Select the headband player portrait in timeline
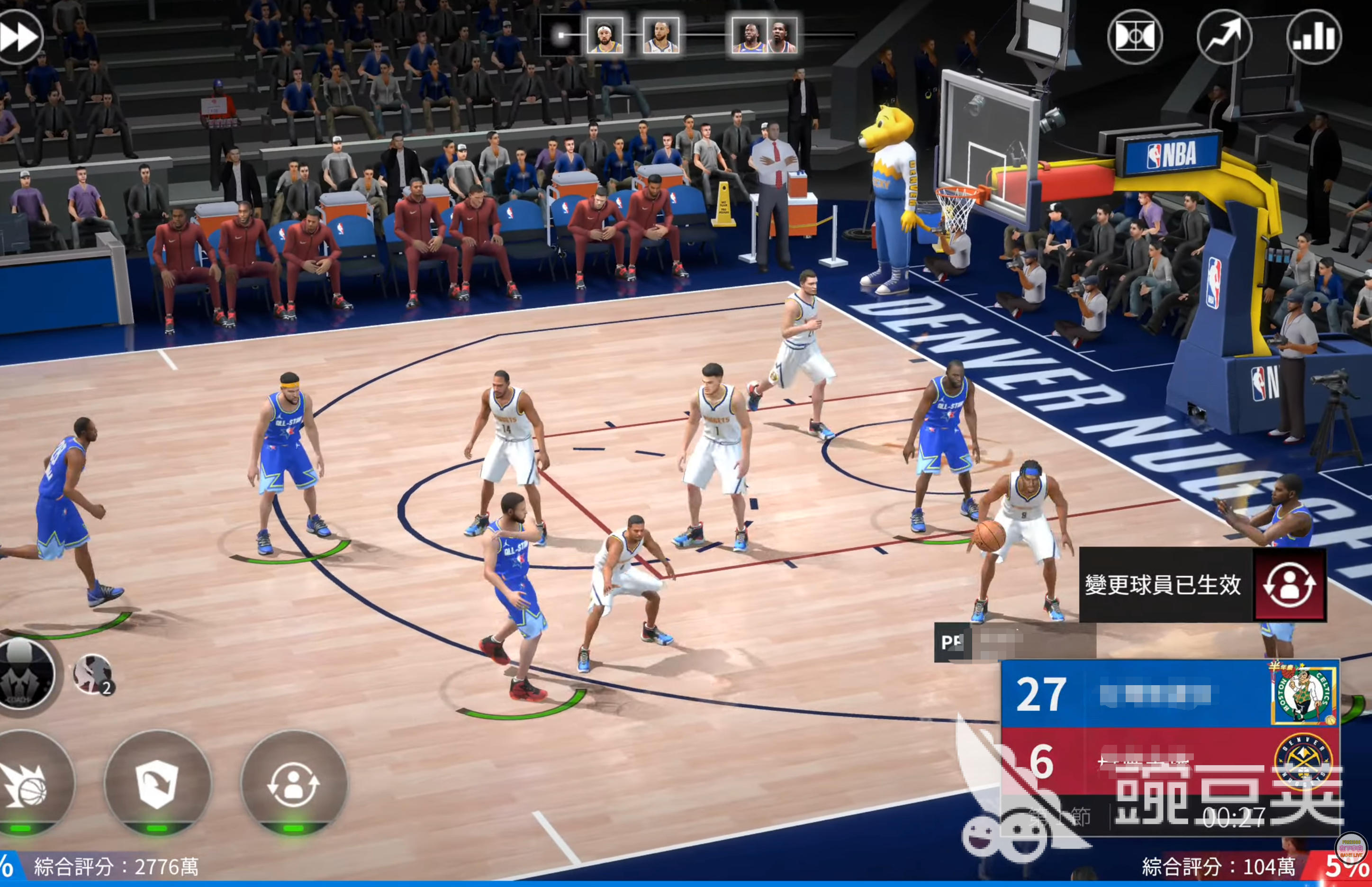This screenshot has width=1372, height=887. 604,35
